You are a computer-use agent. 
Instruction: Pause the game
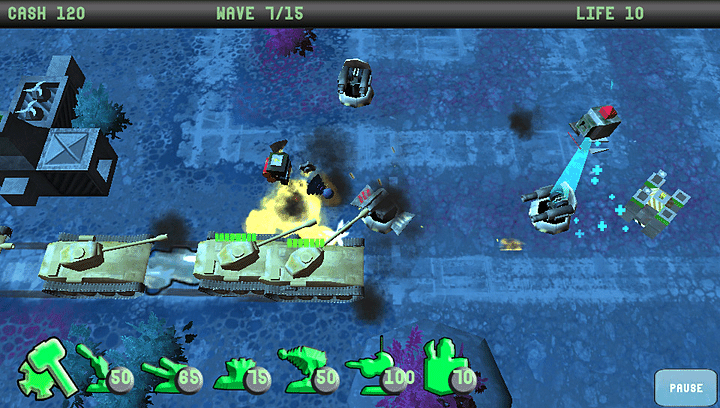[686, 387]
